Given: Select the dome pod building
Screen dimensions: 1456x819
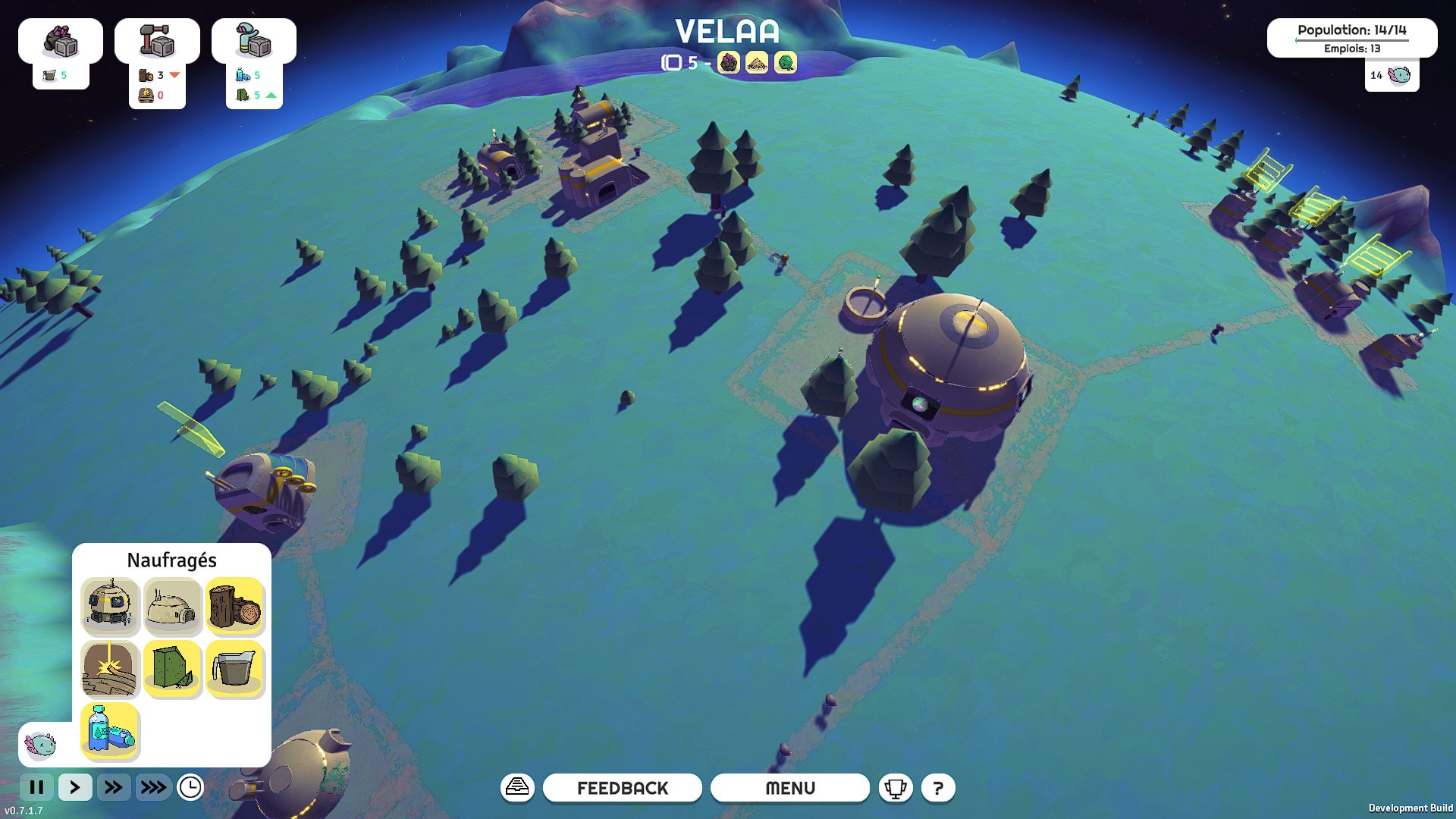Looking at the screenshot, I should tap(110, 605).
